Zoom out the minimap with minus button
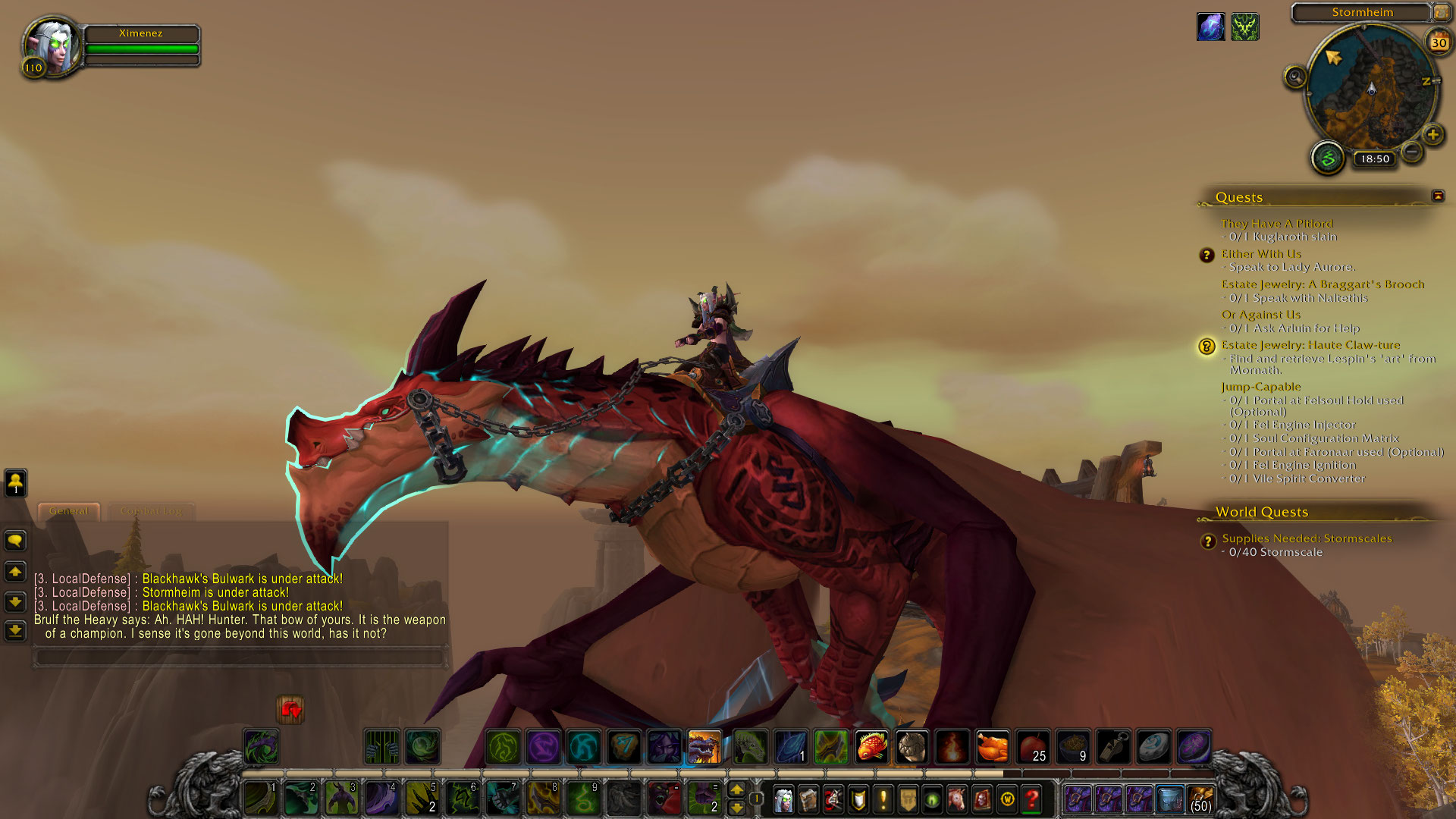The width and height of the screenshot is (1456, 819). 1412,152
